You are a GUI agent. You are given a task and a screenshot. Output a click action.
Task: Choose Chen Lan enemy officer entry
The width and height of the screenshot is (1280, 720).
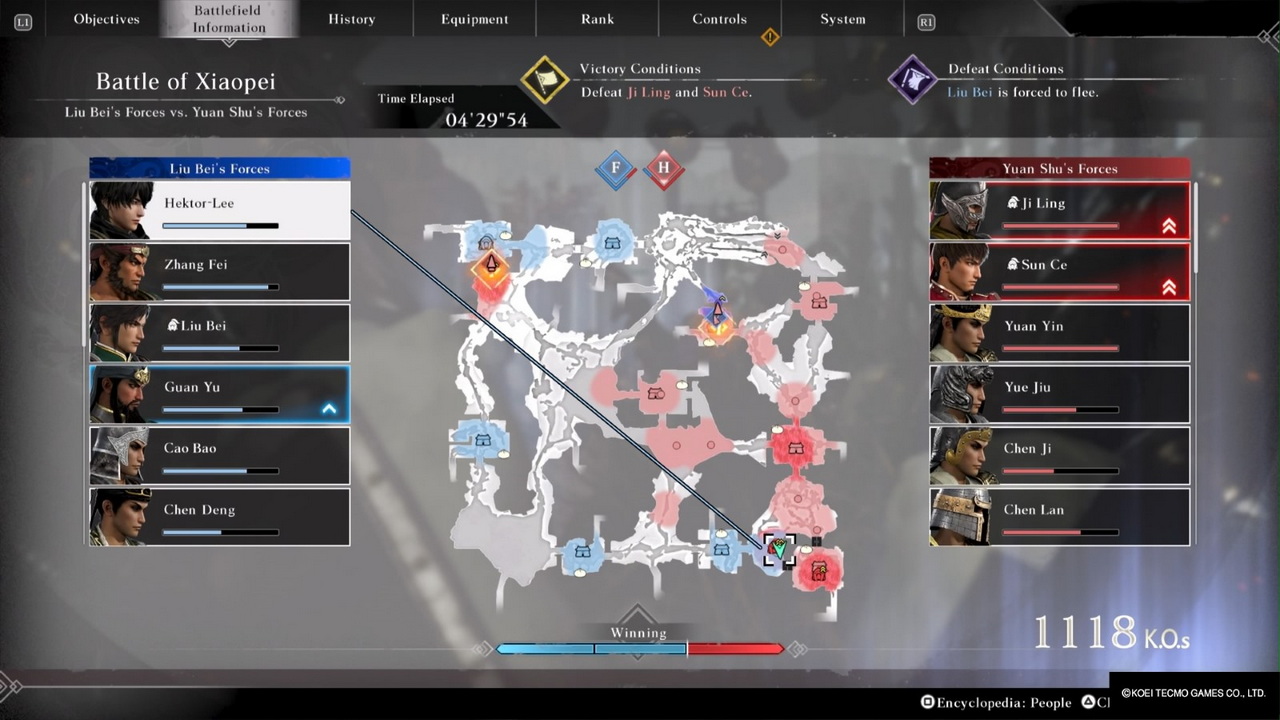pyautogui.click(x=1060, y=516)
